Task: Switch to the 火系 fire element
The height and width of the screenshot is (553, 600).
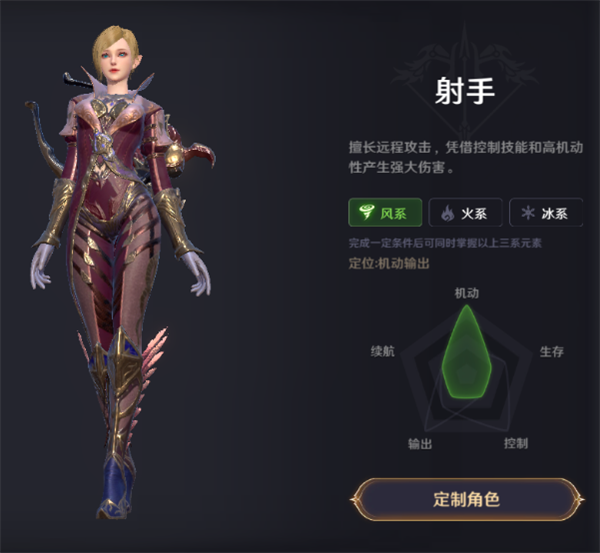Action: [465, 213]
